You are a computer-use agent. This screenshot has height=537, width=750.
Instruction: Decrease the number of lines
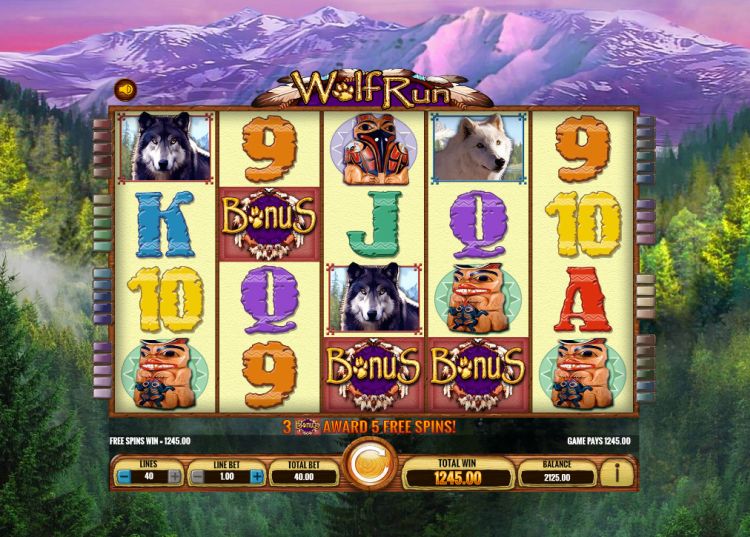(121, 478)
